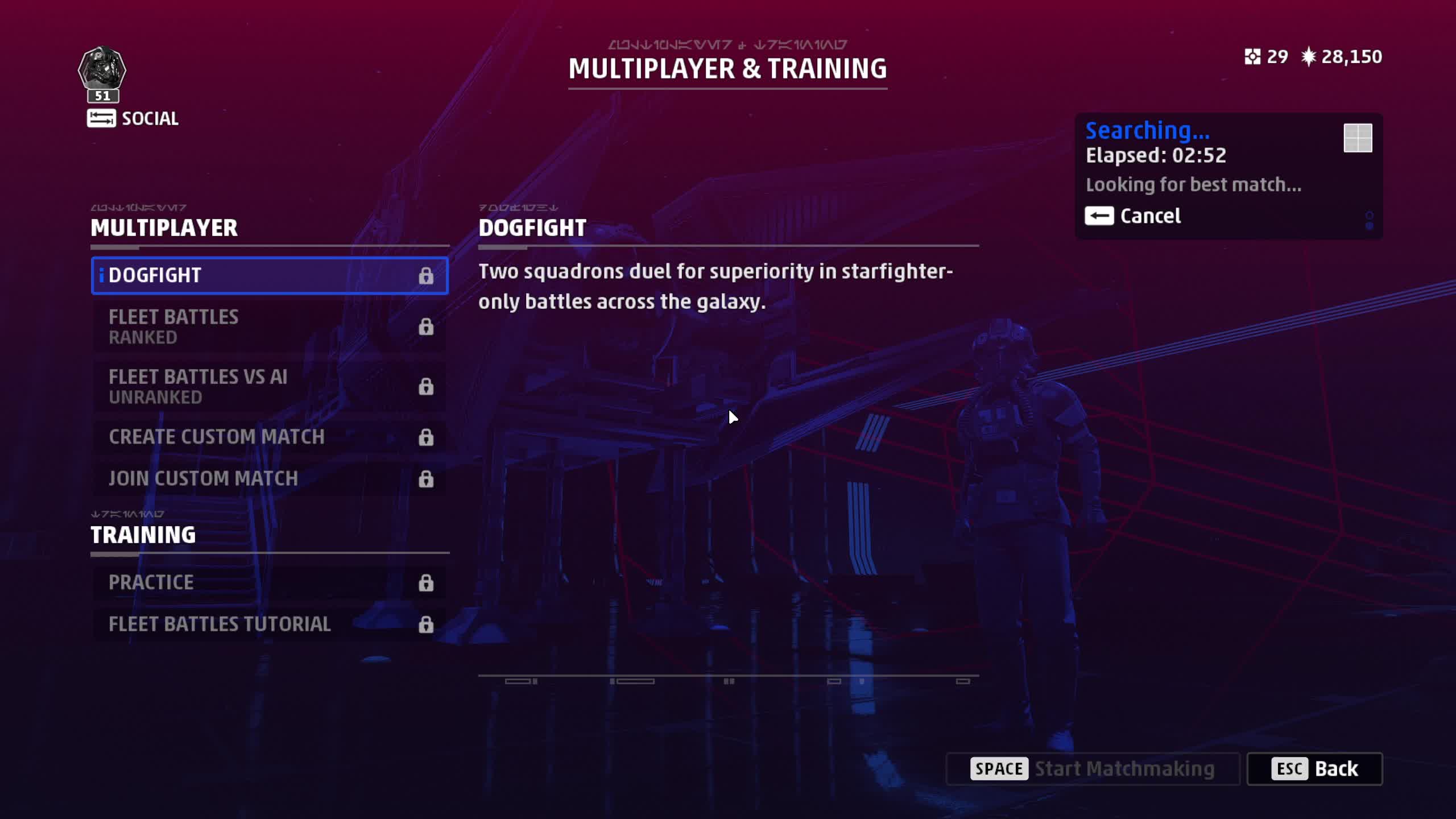Open Fleet Battles vs AI Unranked
1456x819 pixels.
[x=269, y=386]
